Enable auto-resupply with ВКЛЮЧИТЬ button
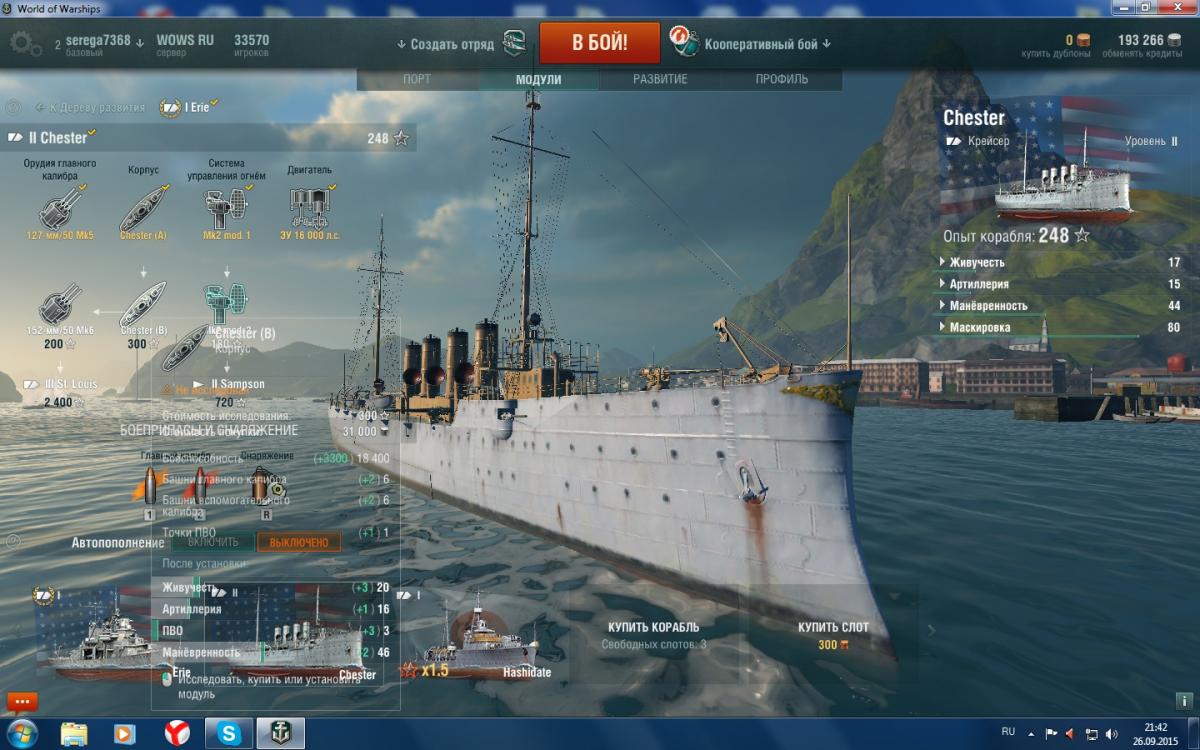Screen dimensions: 1200x750 (213, 542)
